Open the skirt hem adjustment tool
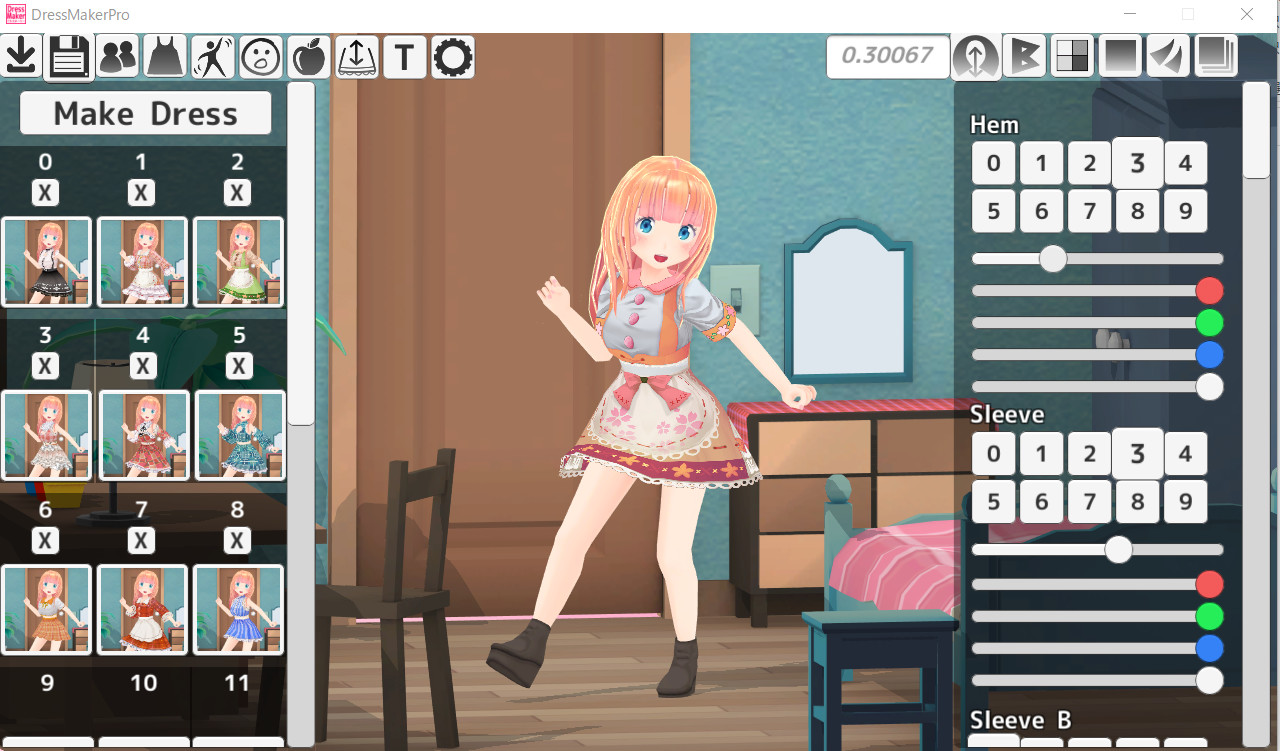Image resolution: width=1280 pixels, height=751 pixels. (x=356, y=57)
